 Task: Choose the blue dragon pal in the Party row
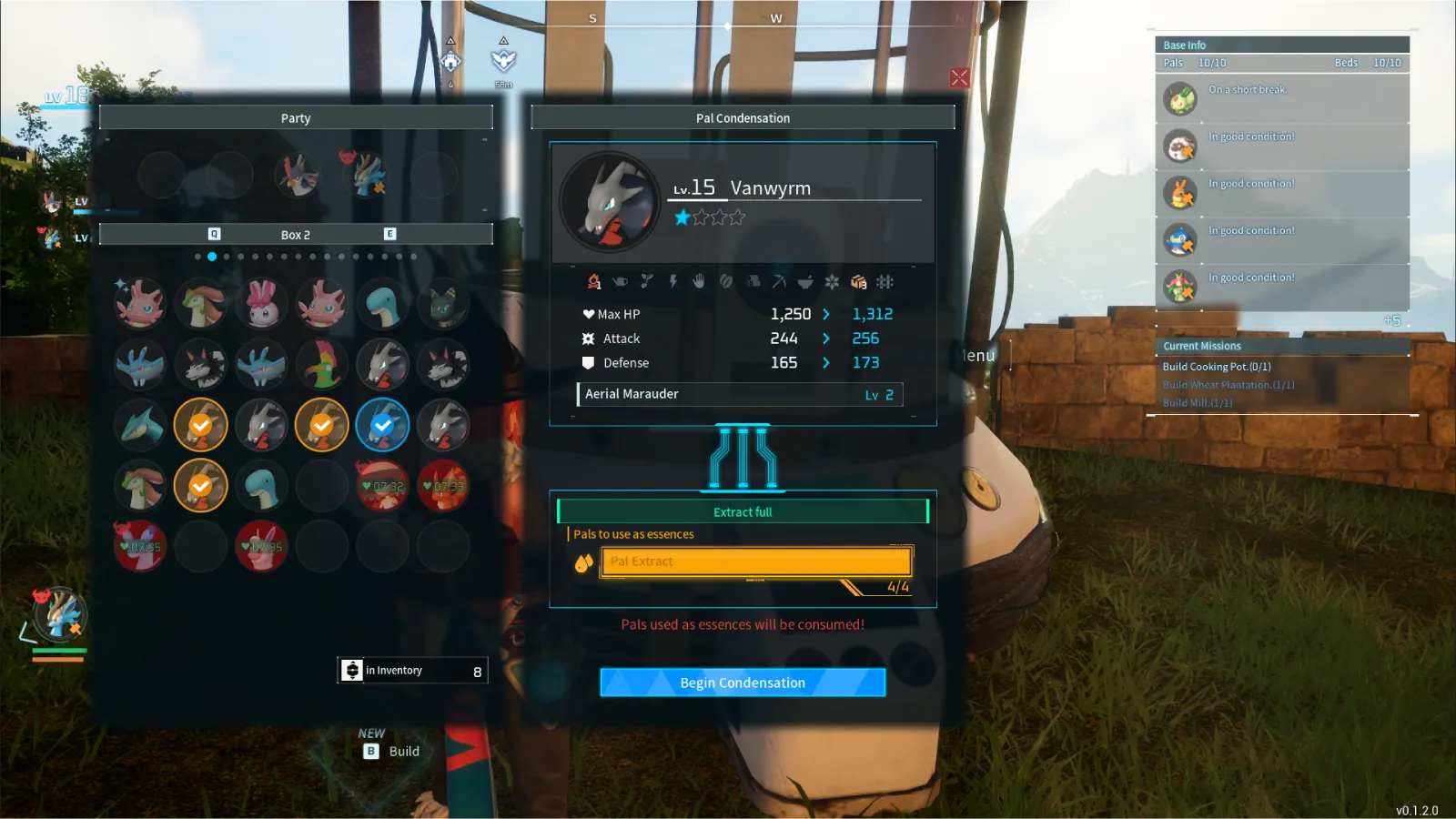(x=365, y=174)
